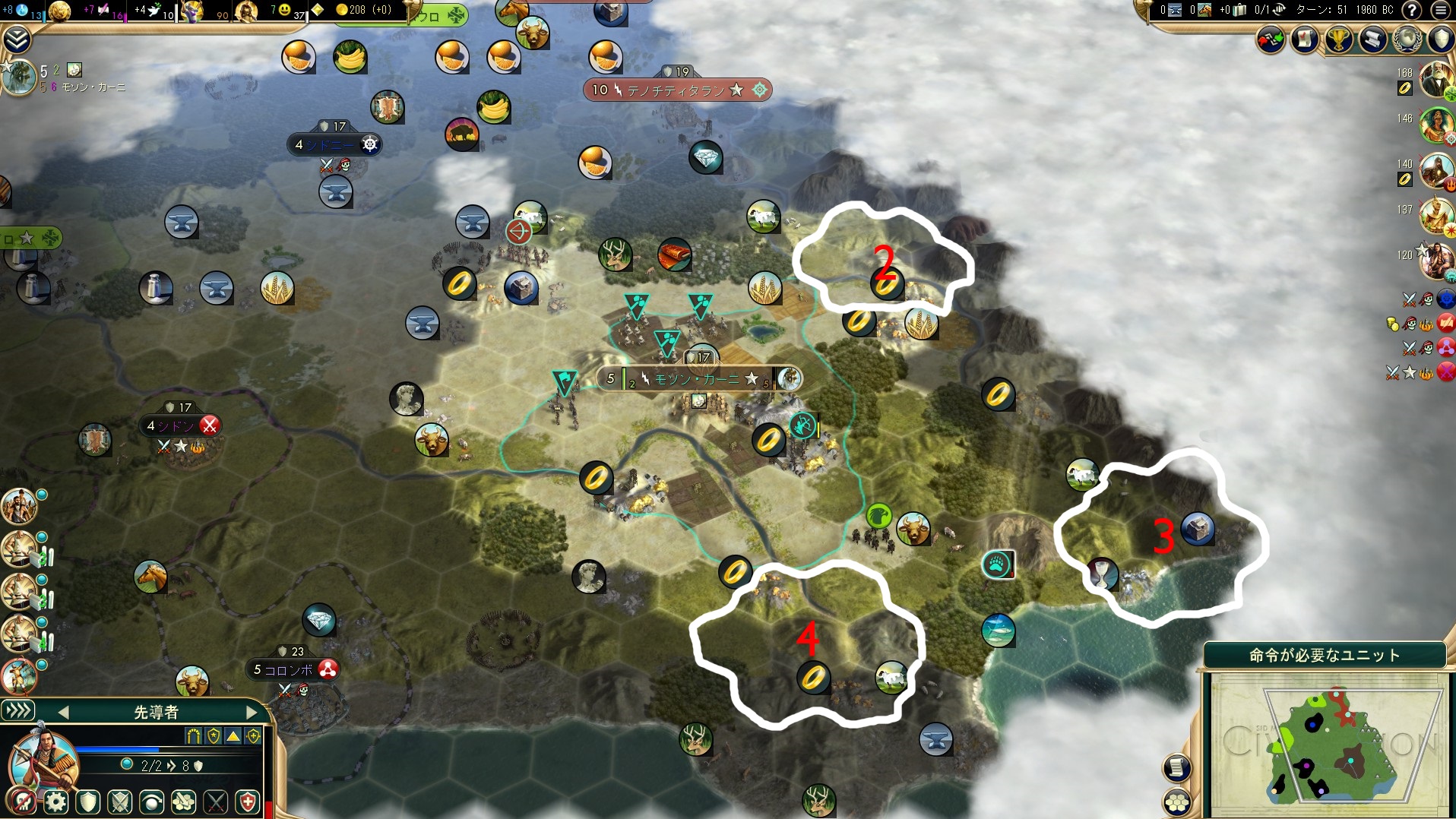Heal the unit with red cross shield
The image size is (1456, 819).
pyautogui.click(x=248, y=802)
